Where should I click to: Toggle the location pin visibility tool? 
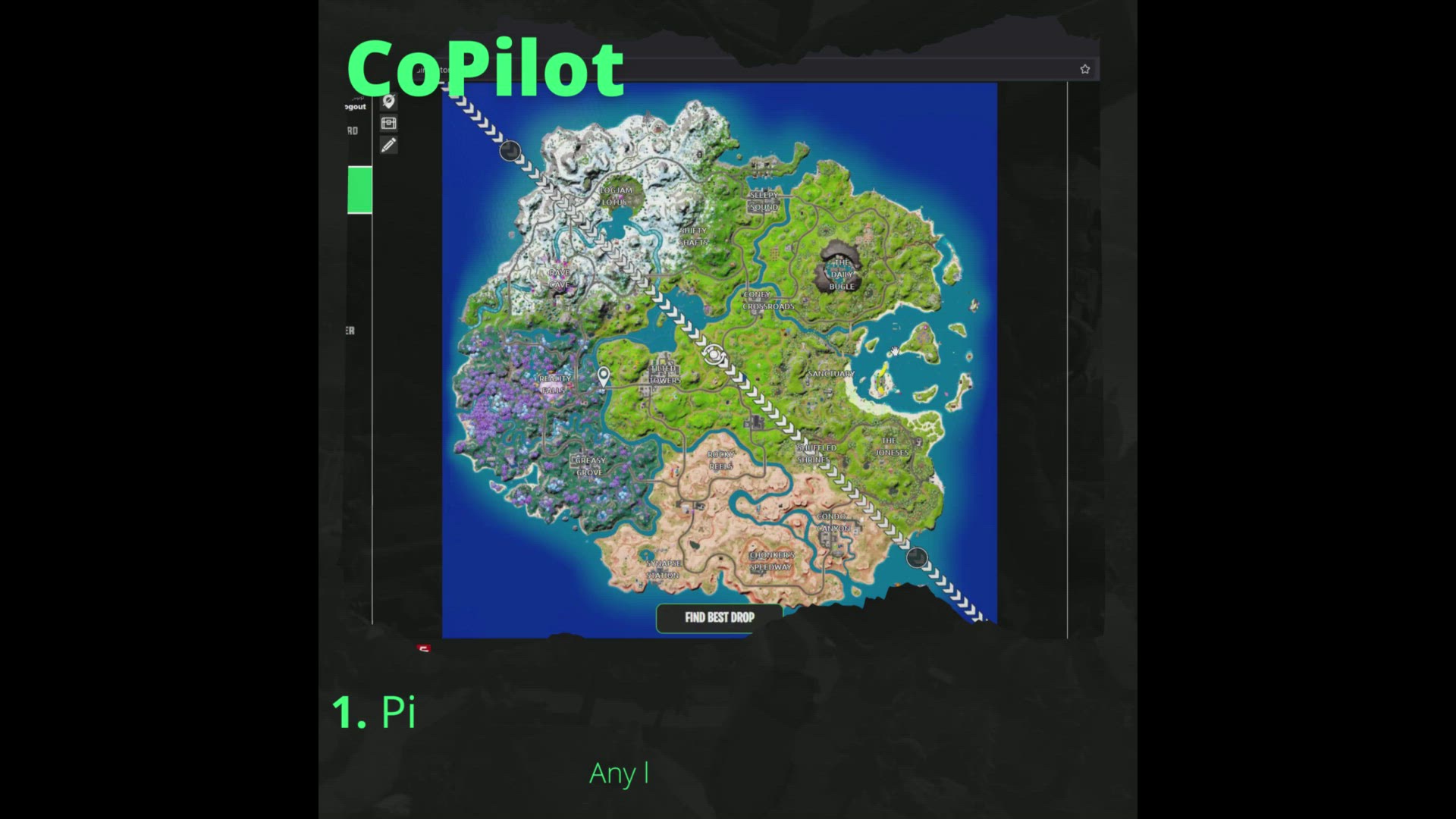click(x=389, y=100)
